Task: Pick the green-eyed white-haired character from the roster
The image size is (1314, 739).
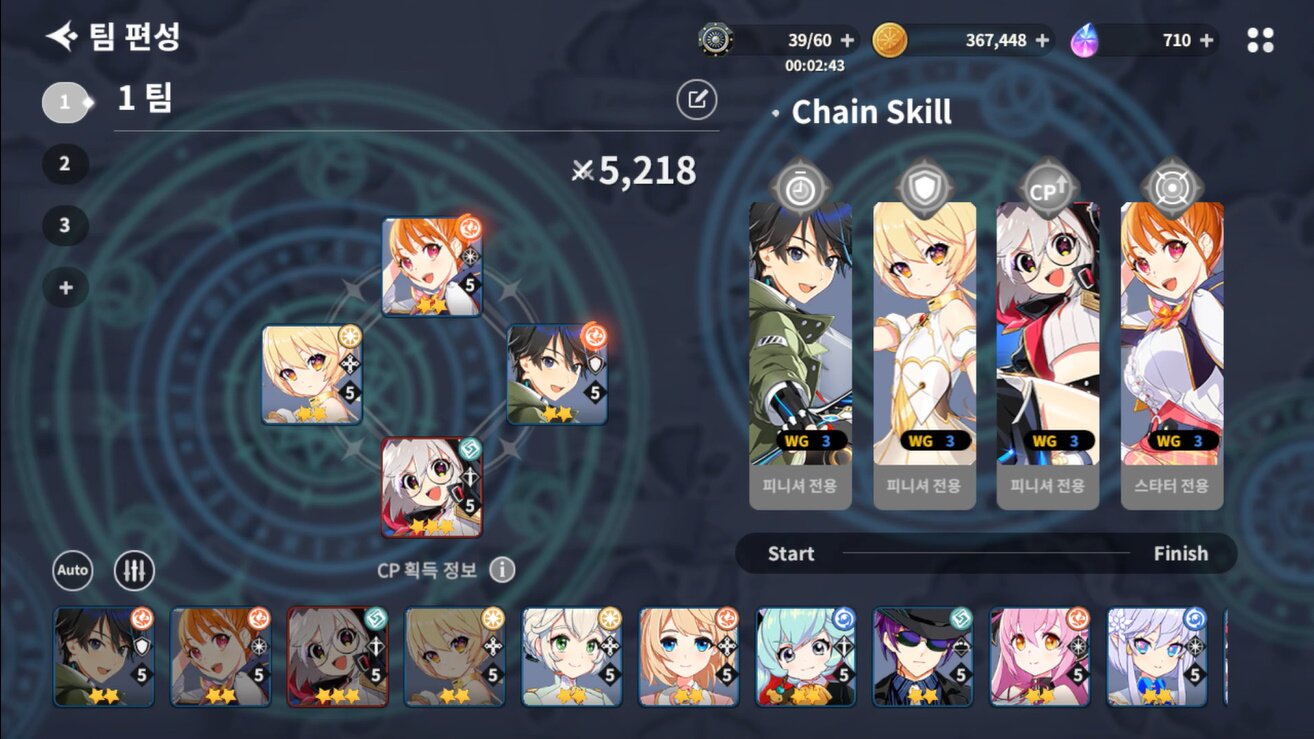Action: tap(571, 657)
